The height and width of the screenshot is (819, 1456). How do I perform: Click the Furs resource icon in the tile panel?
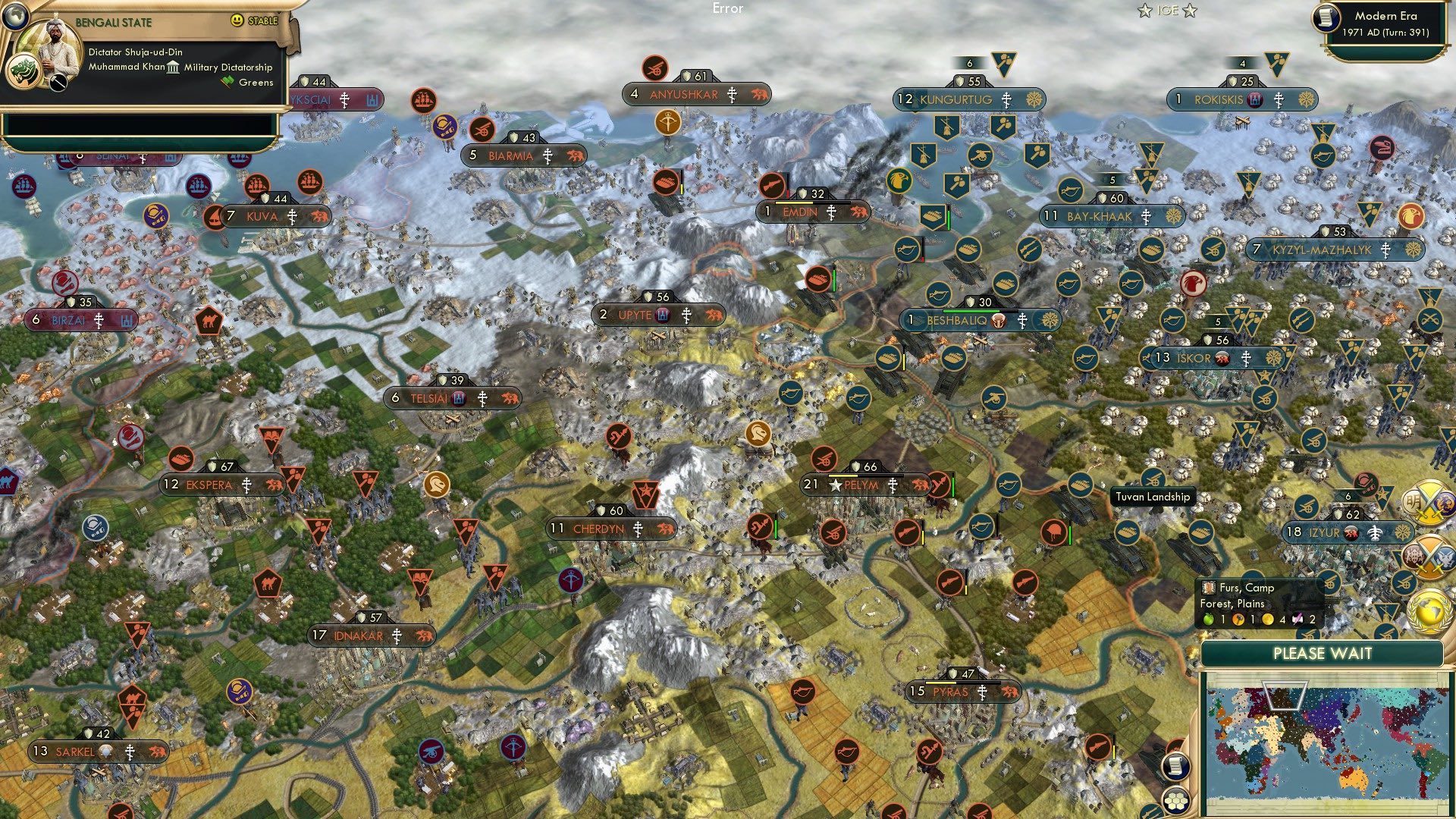click(x=1209, y=588)
